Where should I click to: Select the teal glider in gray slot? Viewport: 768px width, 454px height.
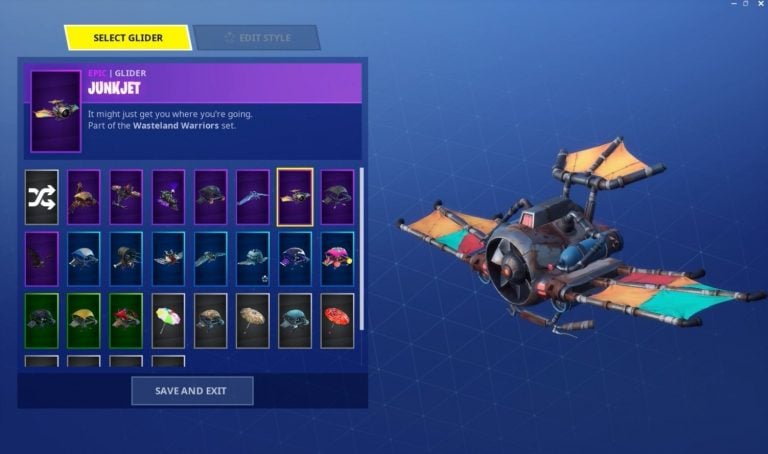pos(295,321)
